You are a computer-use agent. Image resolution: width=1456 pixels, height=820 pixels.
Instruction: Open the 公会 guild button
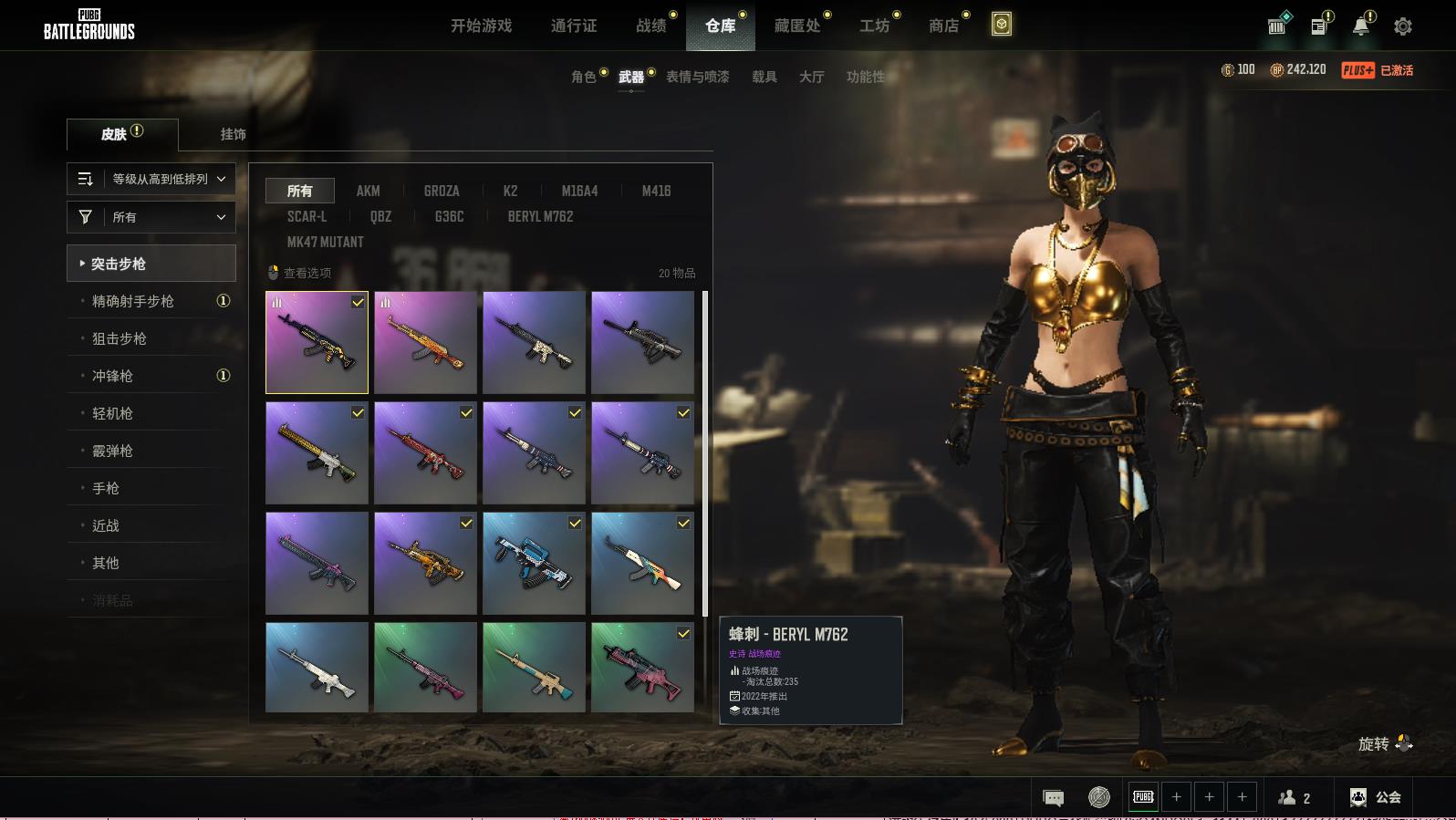1376,797
